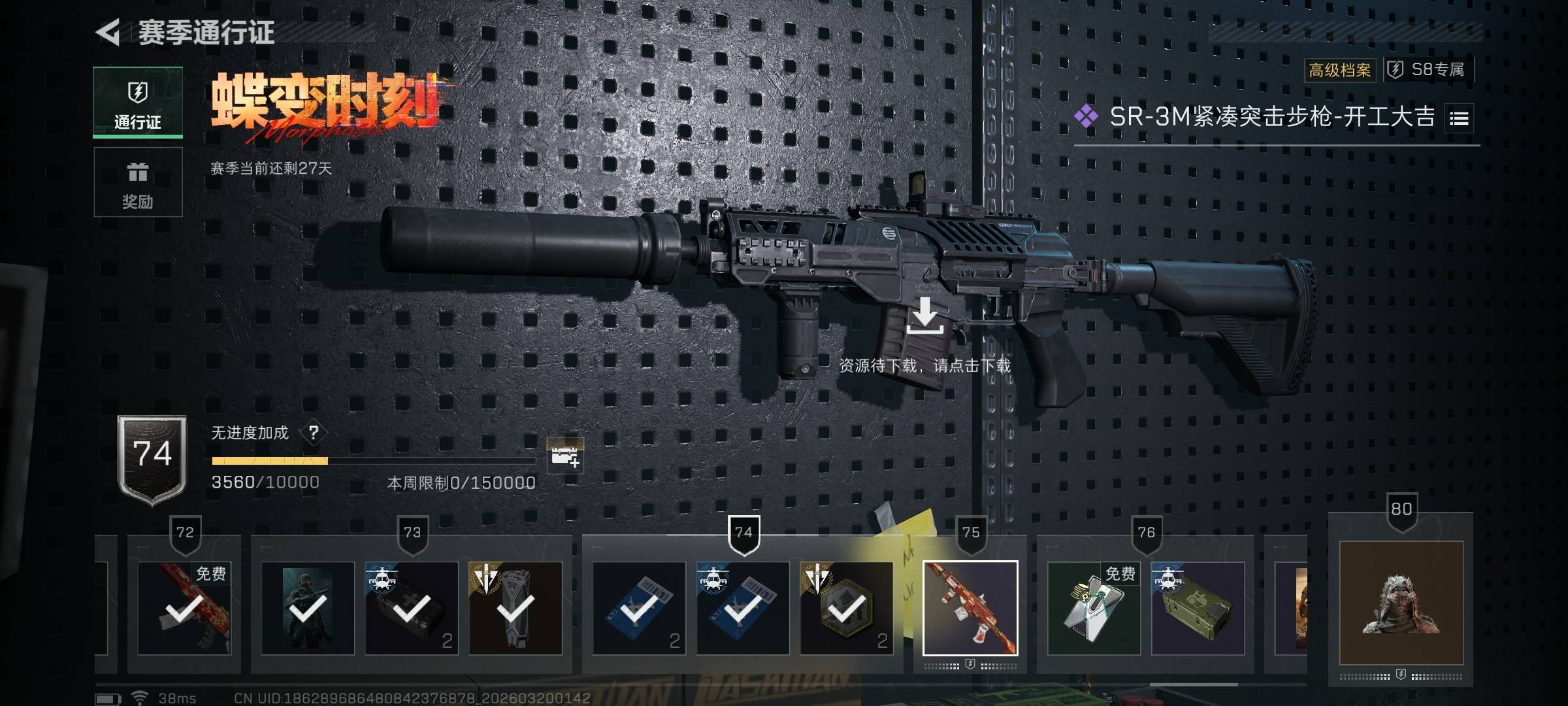Image resolution: width=1568 pixels, height=706 pixels.
Task: Open the 高级档案 premium profile tag
Action: 1339,70
